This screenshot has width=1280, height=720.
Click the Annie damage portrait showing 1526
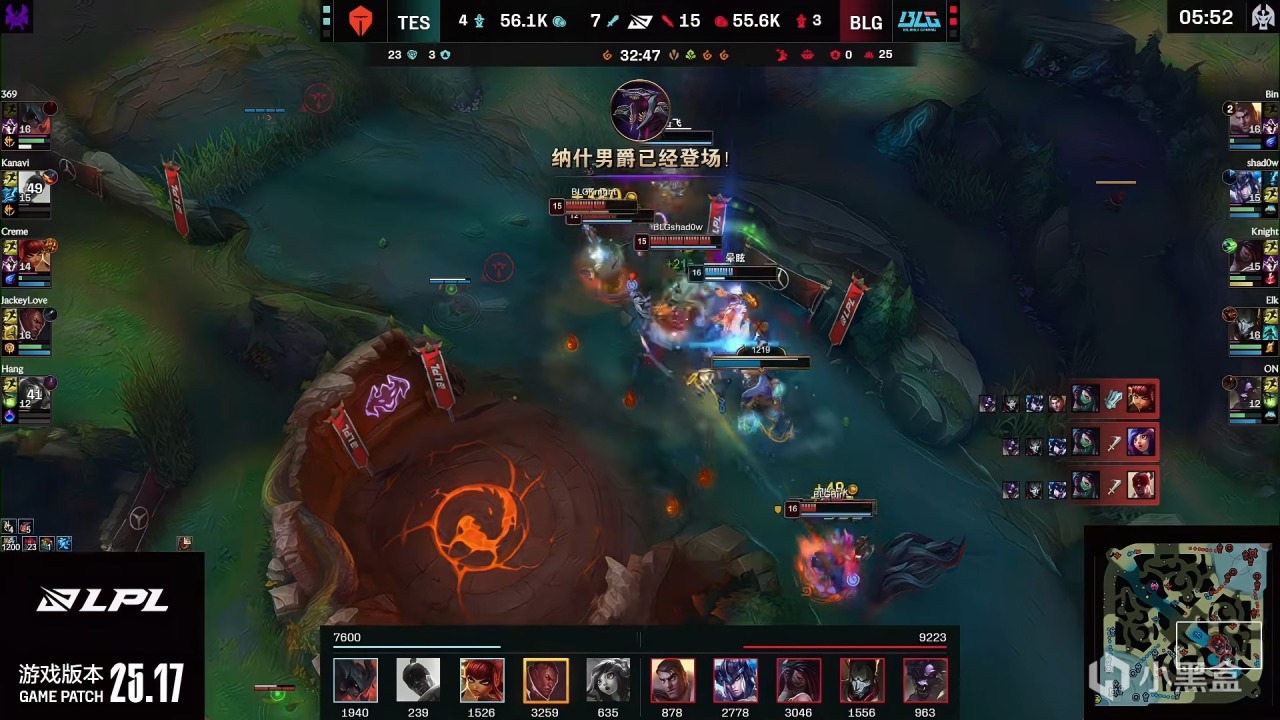click(482, 681)
